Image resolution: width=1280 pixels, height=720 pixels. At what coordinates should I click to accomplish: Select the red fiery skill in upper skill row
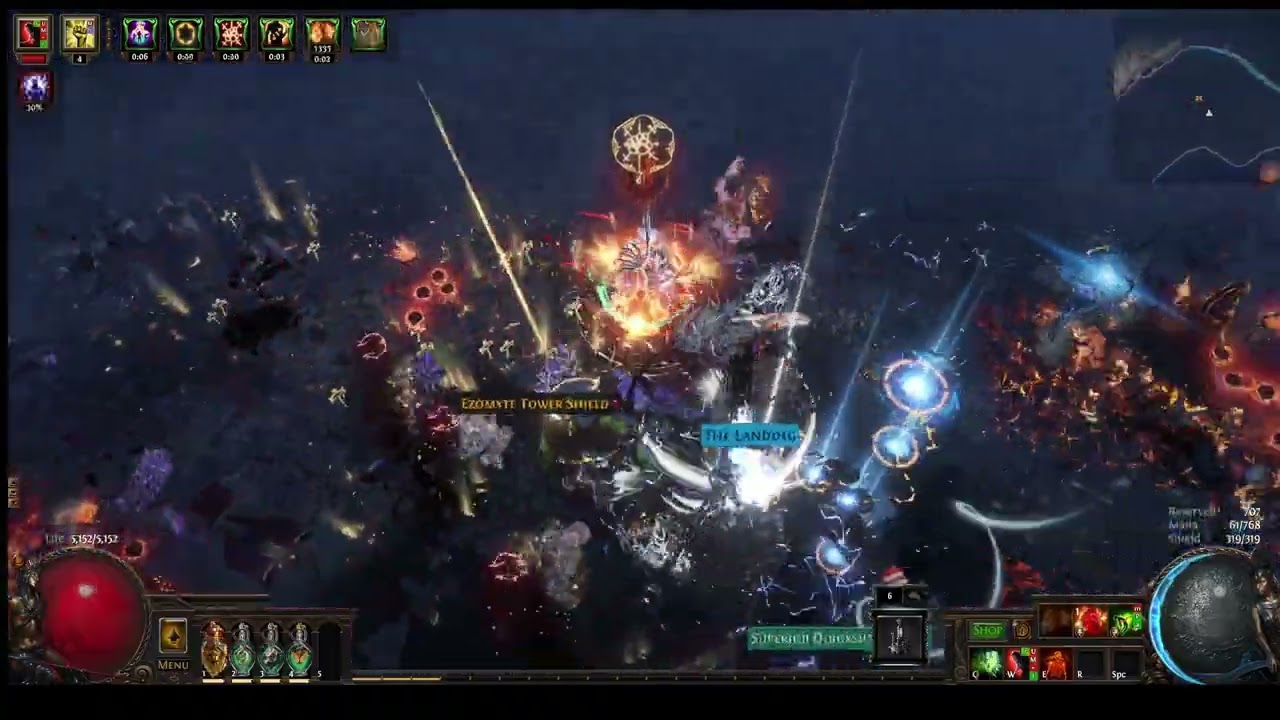coord(1089,622)
